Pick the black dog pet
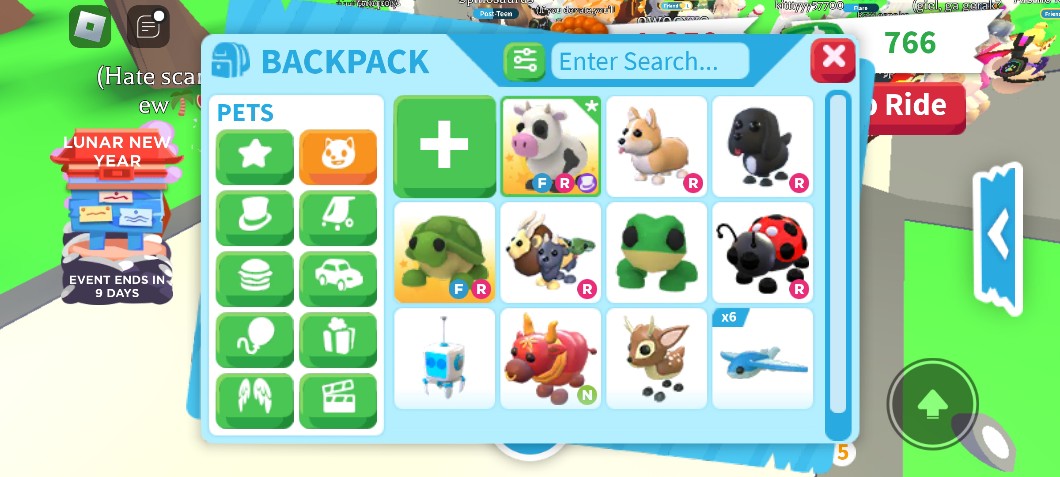Viewport: 1060px width, 477px height. [x=762, y=146]
